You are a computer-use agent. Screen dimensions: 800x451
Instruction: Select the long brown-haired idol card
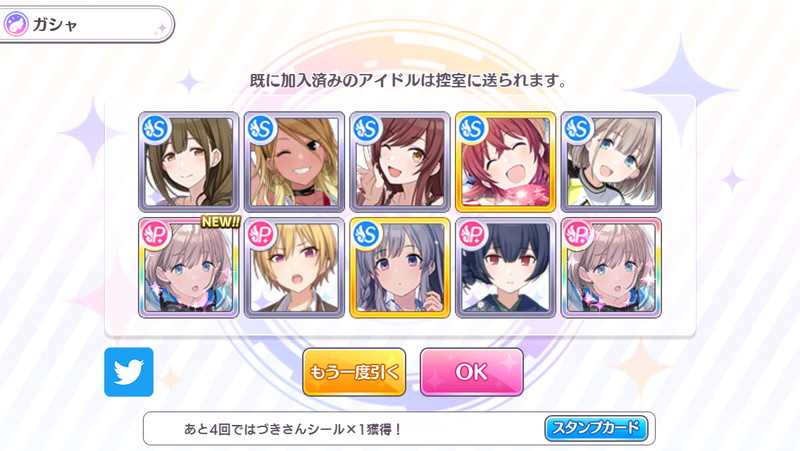pos(188,162)
